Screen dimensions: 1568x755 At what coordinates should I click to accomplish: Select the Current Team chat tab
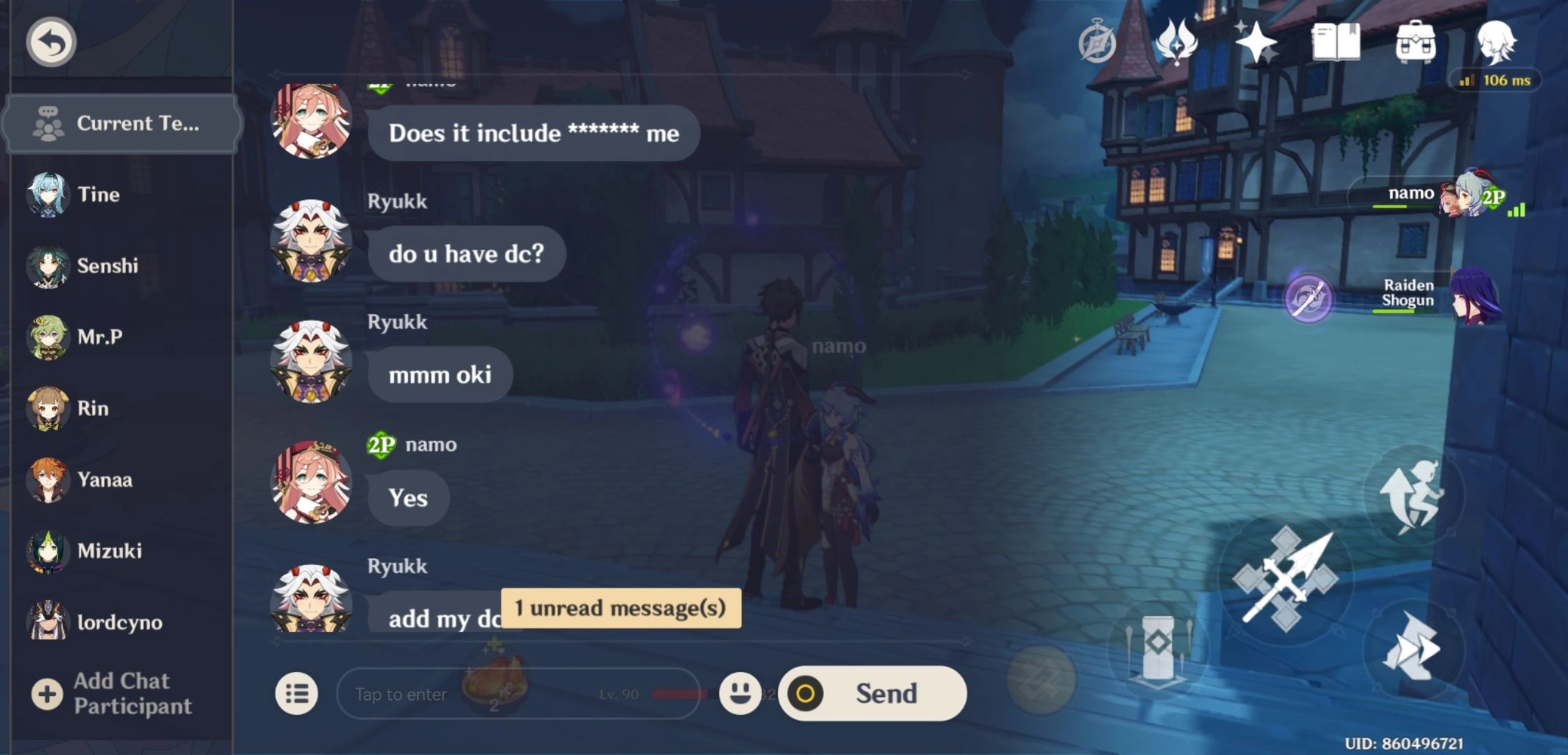click(121, 123)
